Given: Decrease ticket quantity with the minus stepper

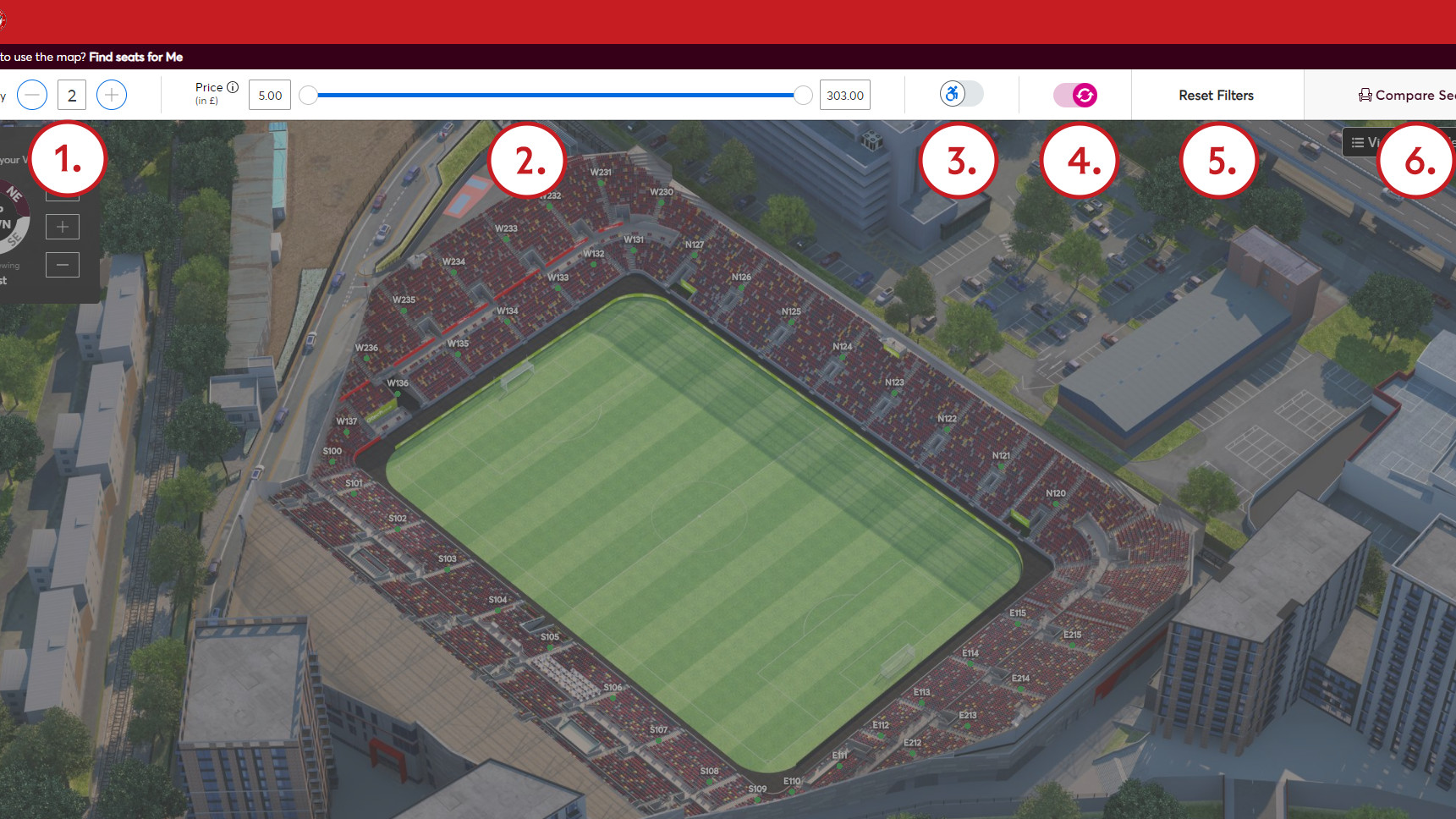Looking at the screenshot, I should [x=32, y=95].
